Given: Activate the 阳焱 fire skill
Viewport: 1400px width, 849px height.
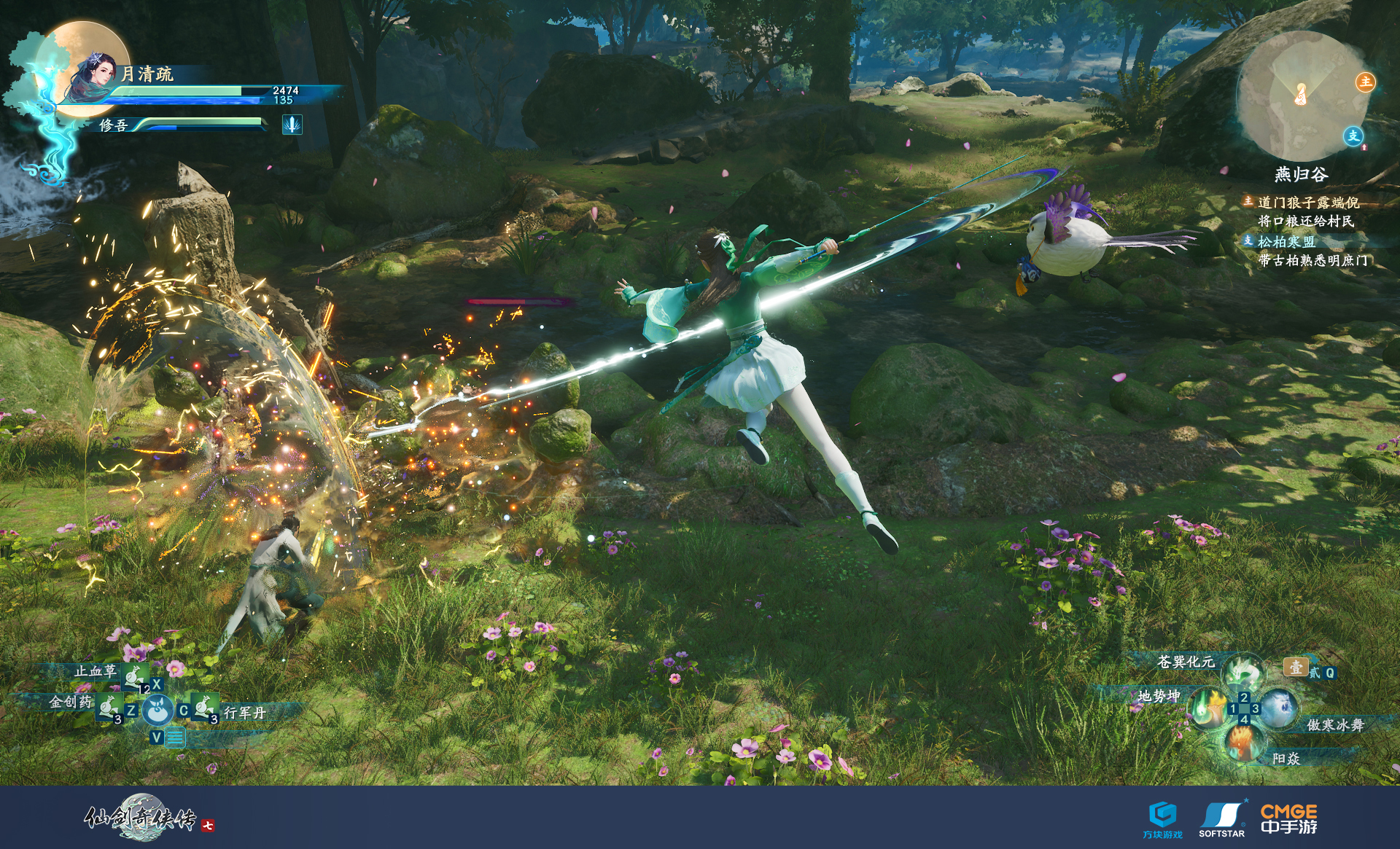Looking at the screenshot, I should (1242, 742).
